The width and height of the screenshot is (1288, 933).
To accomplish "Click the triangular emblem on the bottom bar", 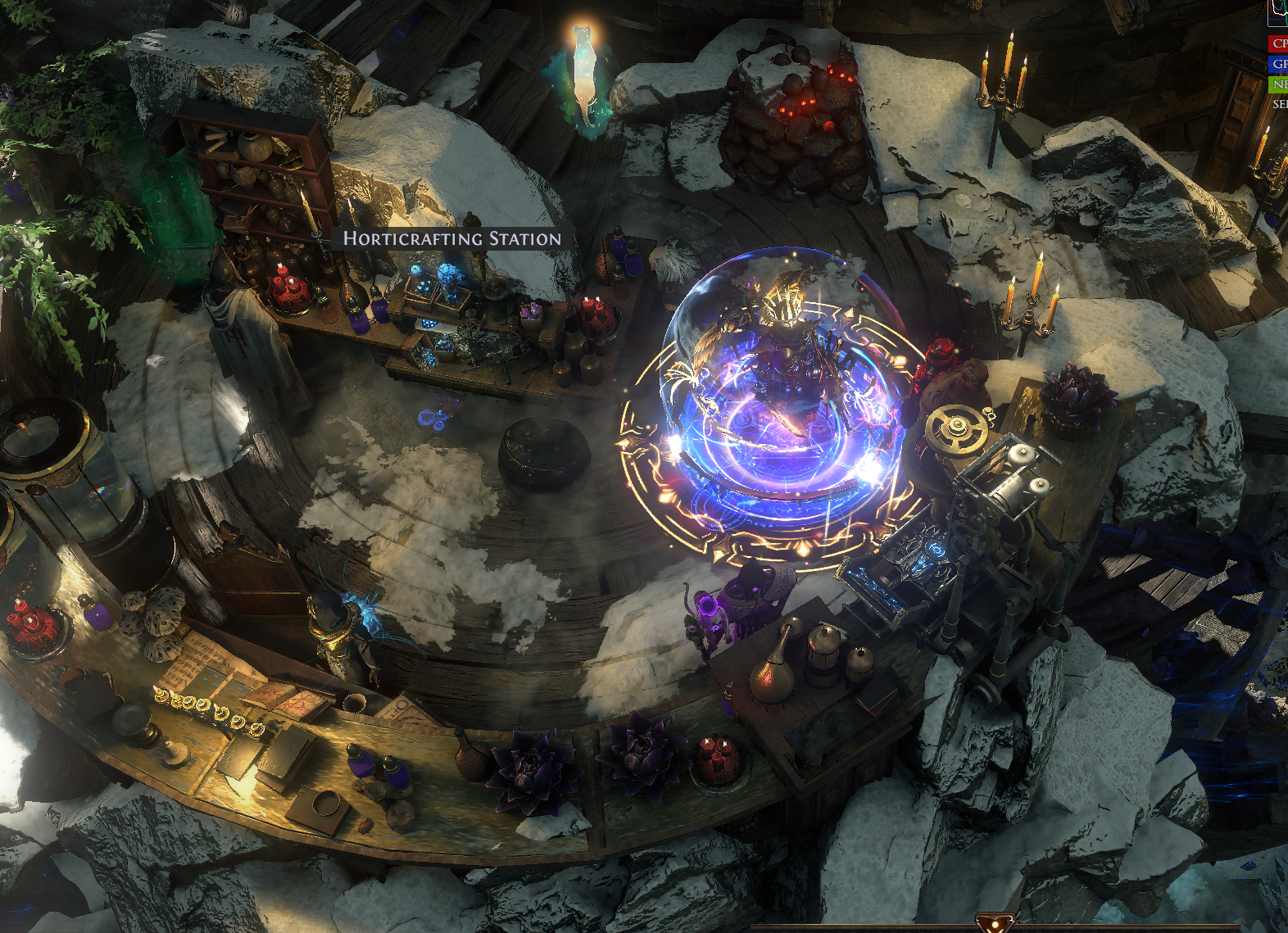I will click(x=995, y=923).
